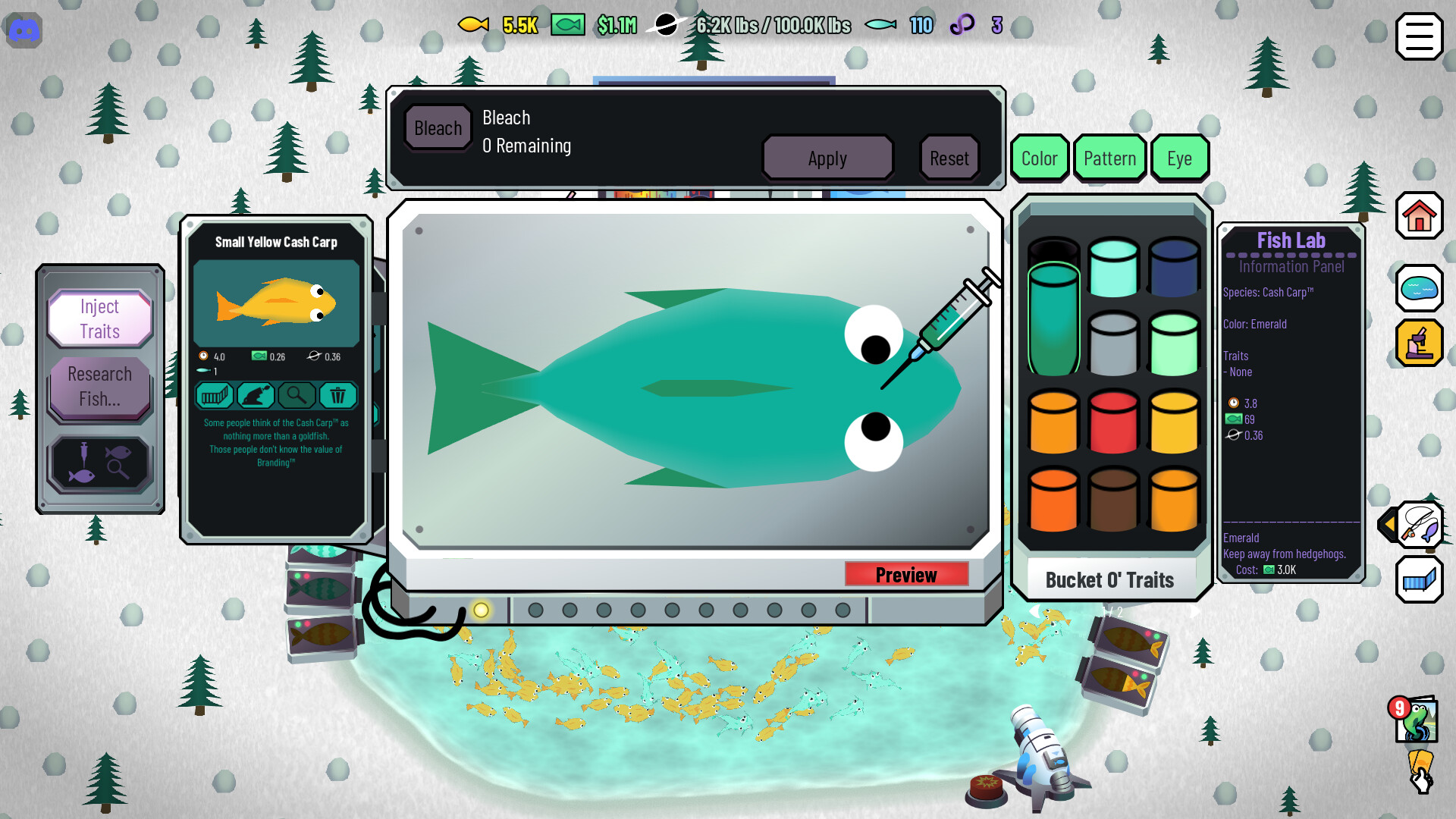This screenshot has width=1456, height=819.
Task: Select the magnifying glass icon on the fish card
Action: click(x=297, y=395)
